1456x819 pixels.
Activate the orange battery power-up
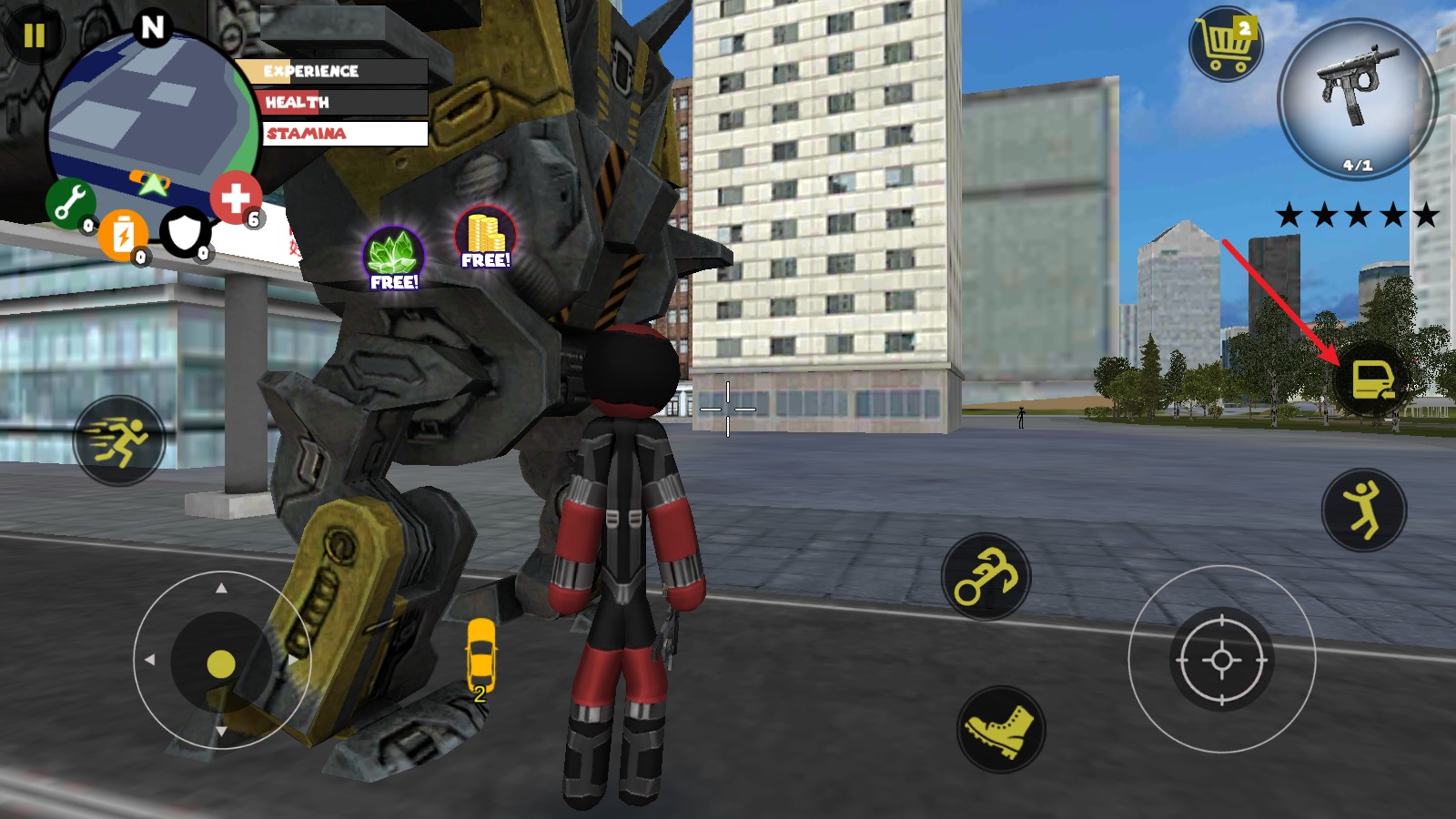pyautogui.click(x=122, y=234)
